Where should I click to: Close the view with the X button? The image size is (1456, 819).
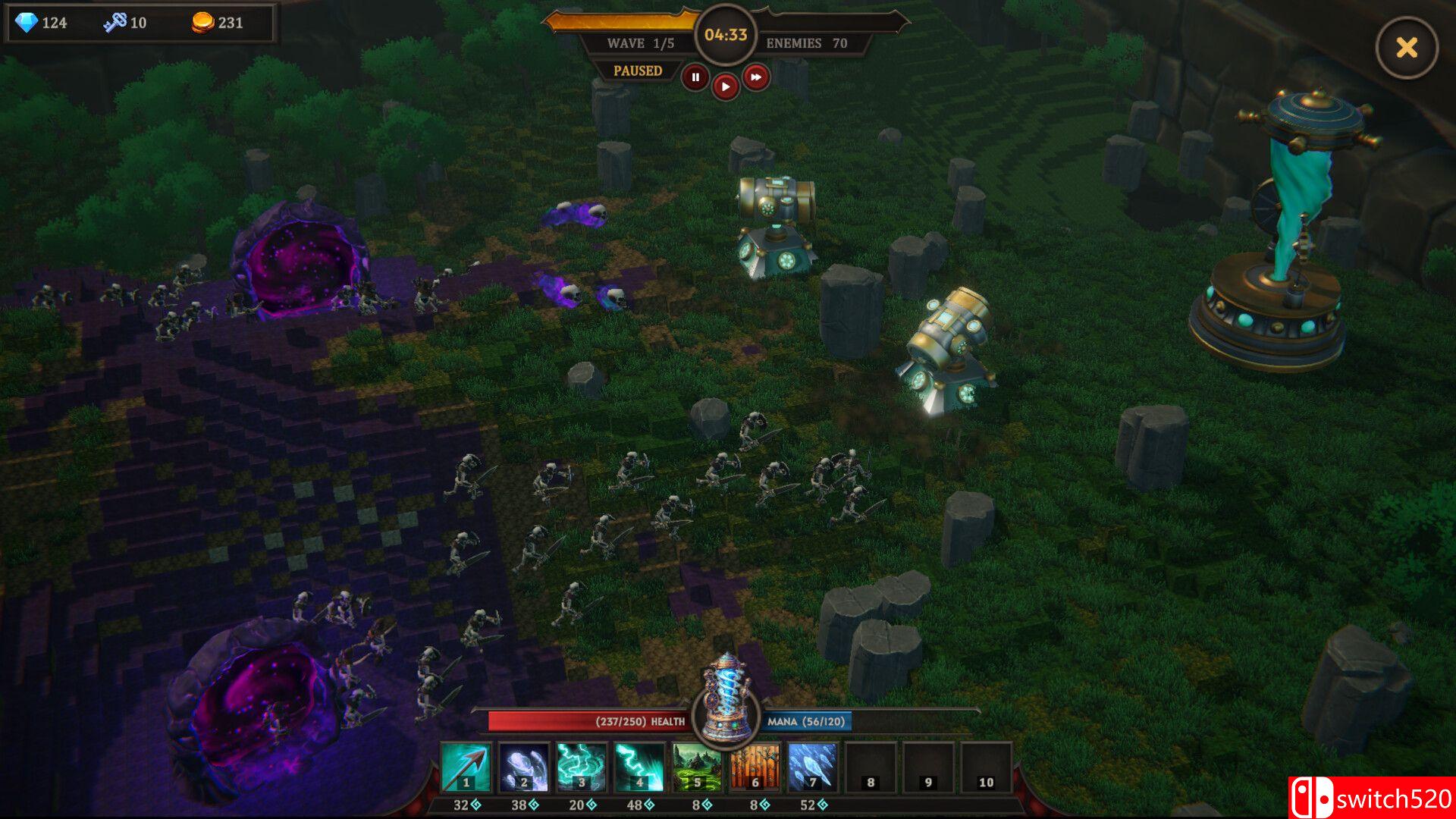coord(1407,48)
